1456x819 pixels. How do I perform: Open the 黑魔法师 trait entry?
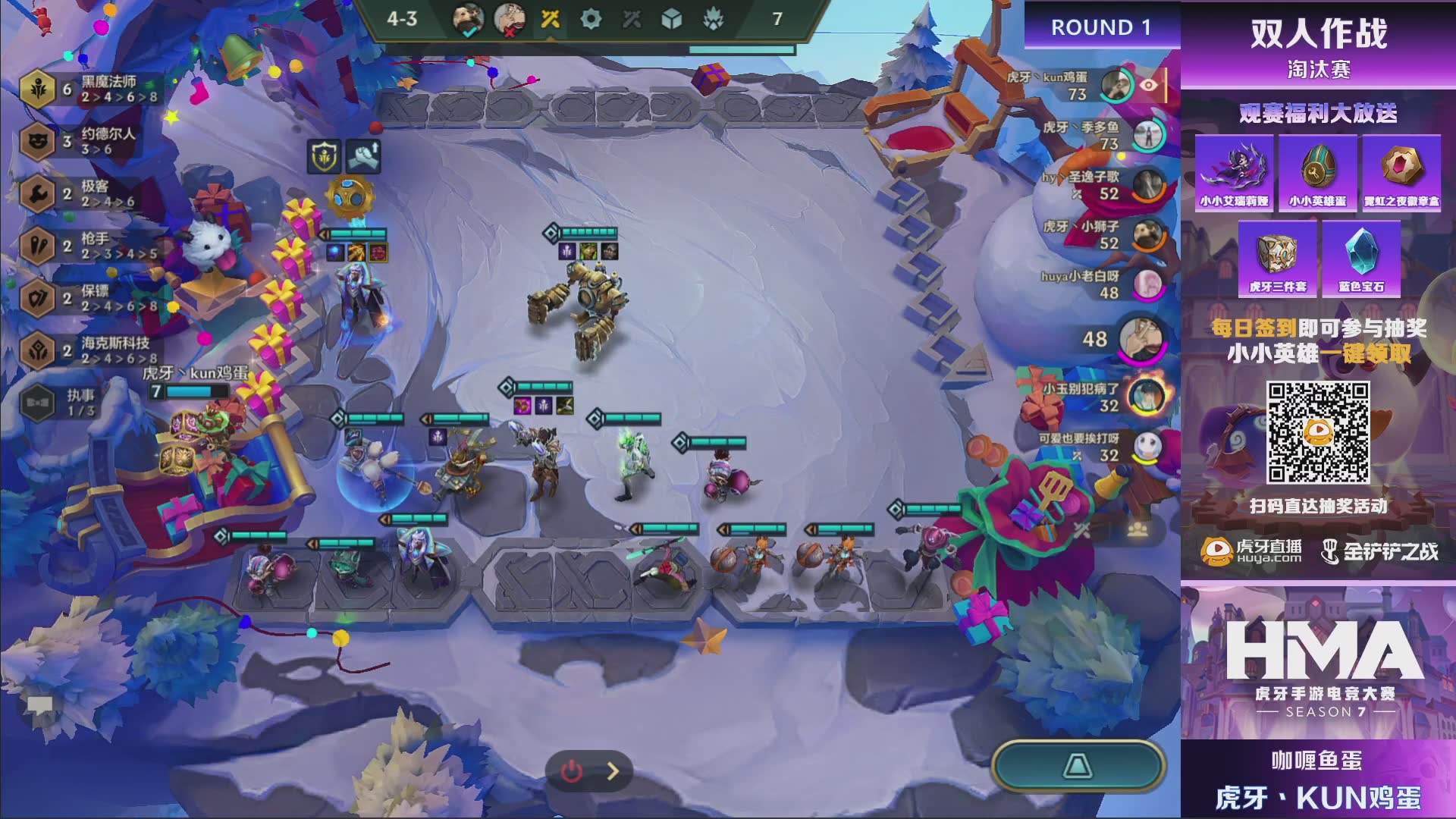coord(91,89)
